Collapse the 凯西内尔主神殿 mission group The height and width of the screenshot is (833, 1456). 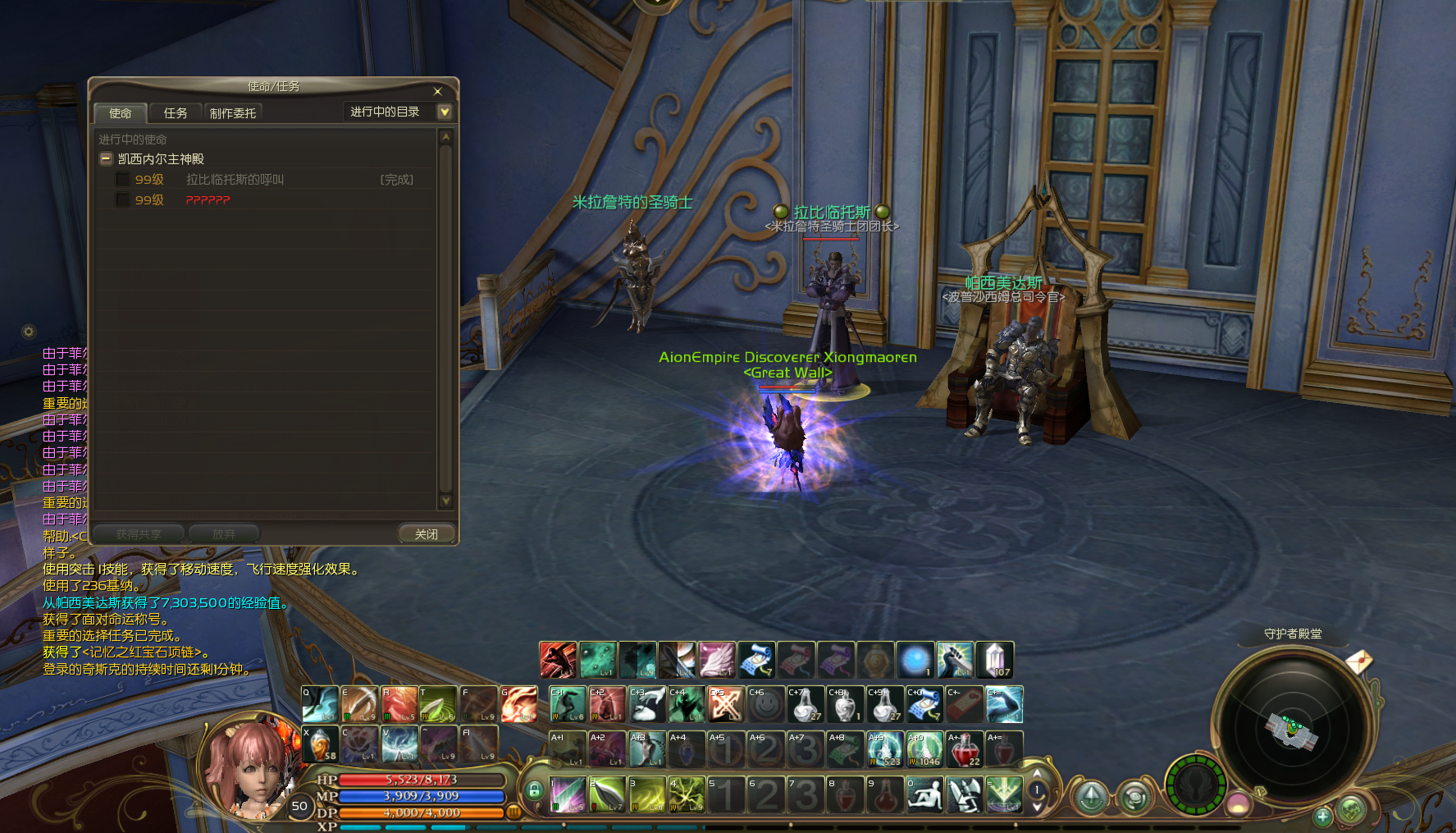(x=106, y=159)
